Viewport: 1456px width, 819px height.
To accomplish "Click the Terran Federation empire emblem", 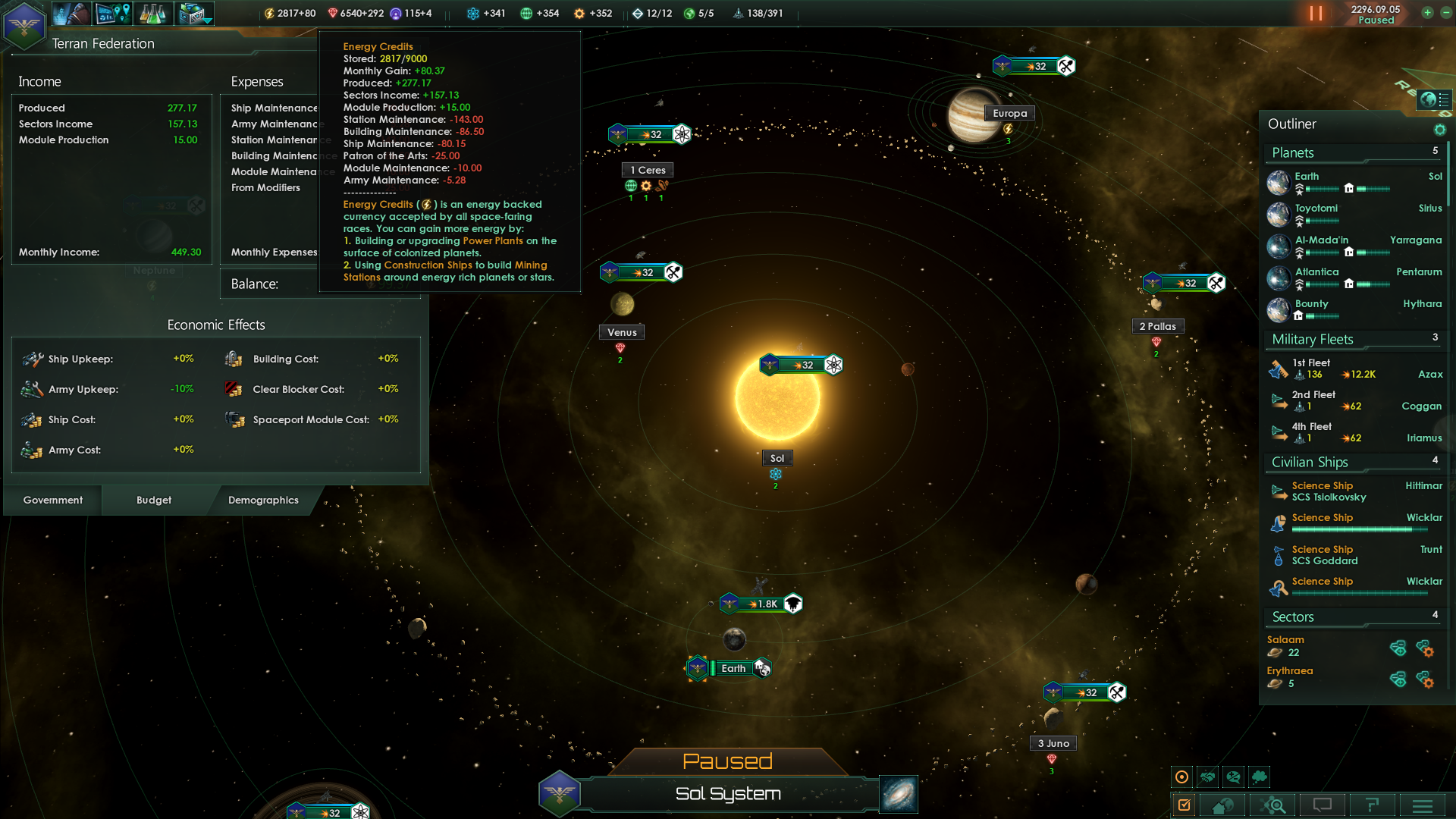I will pyautogui.click(x=24, y=25).
